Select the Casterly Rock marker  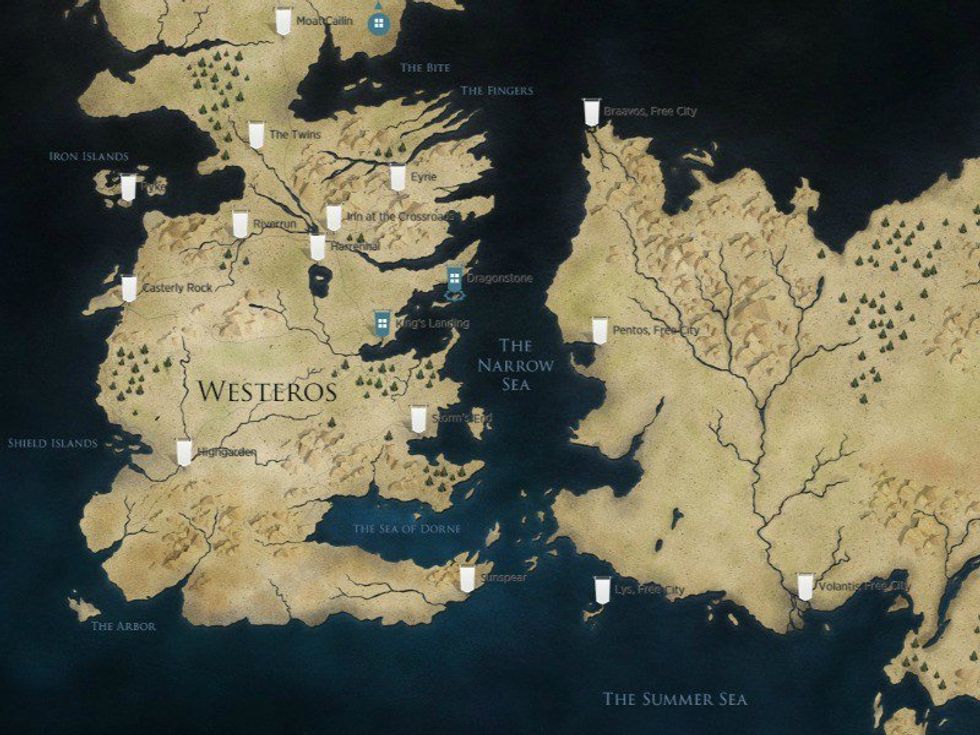(129, 288)
